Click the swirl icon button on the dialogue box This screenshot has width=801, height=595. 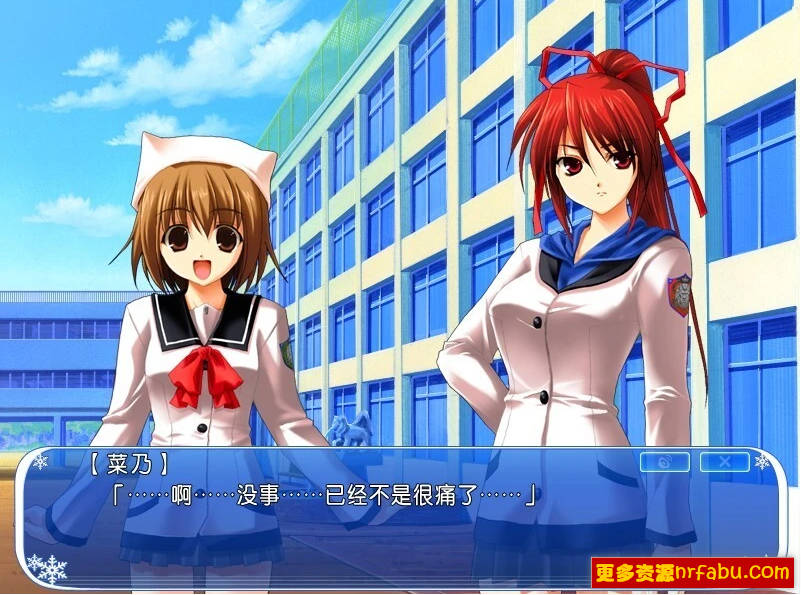(x=664, y=462)
